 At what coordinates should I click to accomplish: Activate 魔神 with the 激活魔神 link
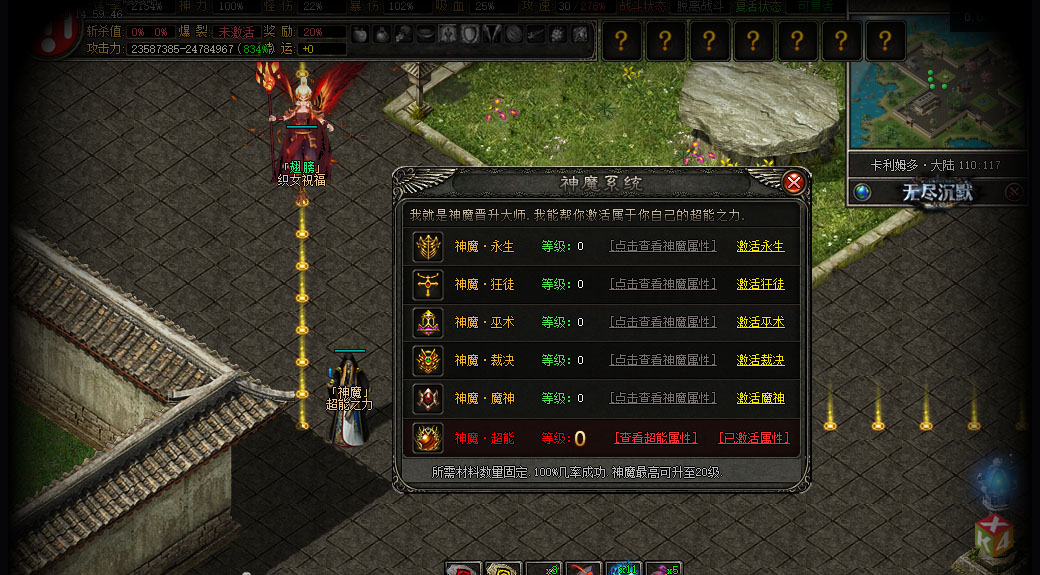pyautogui.click(x=760, y=398)
